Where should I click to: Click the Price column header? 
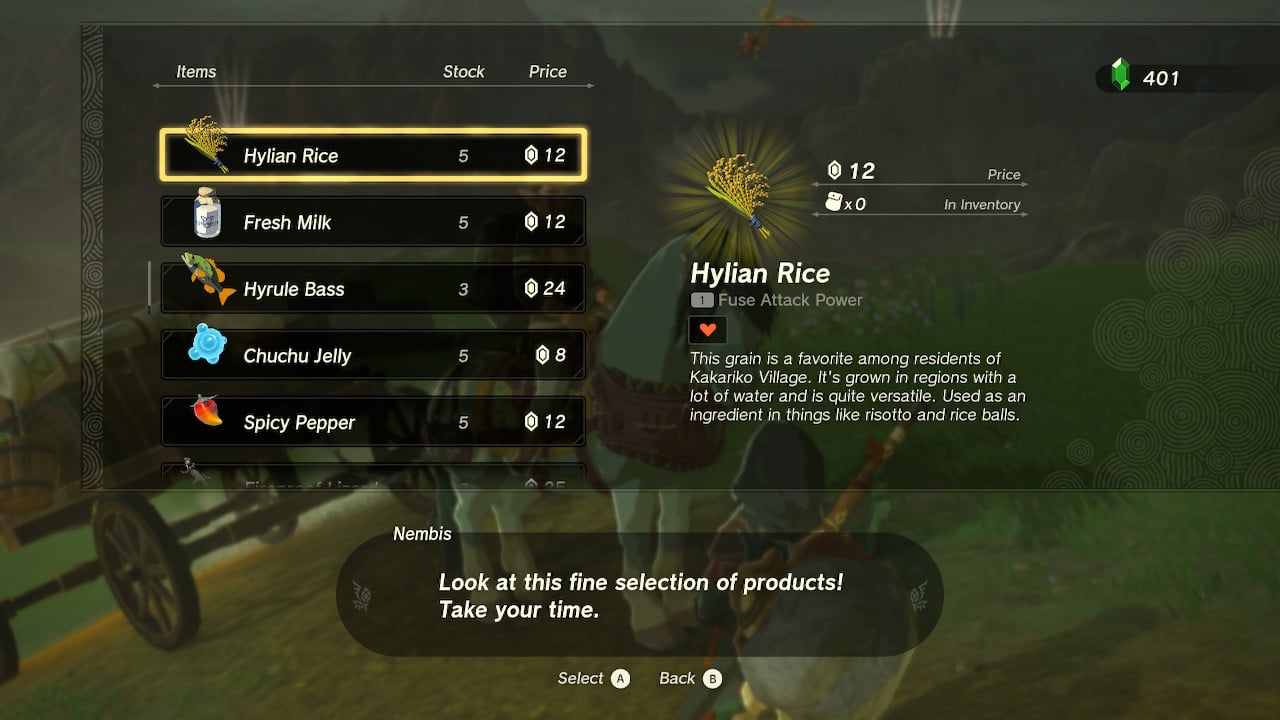click(549, 71)
